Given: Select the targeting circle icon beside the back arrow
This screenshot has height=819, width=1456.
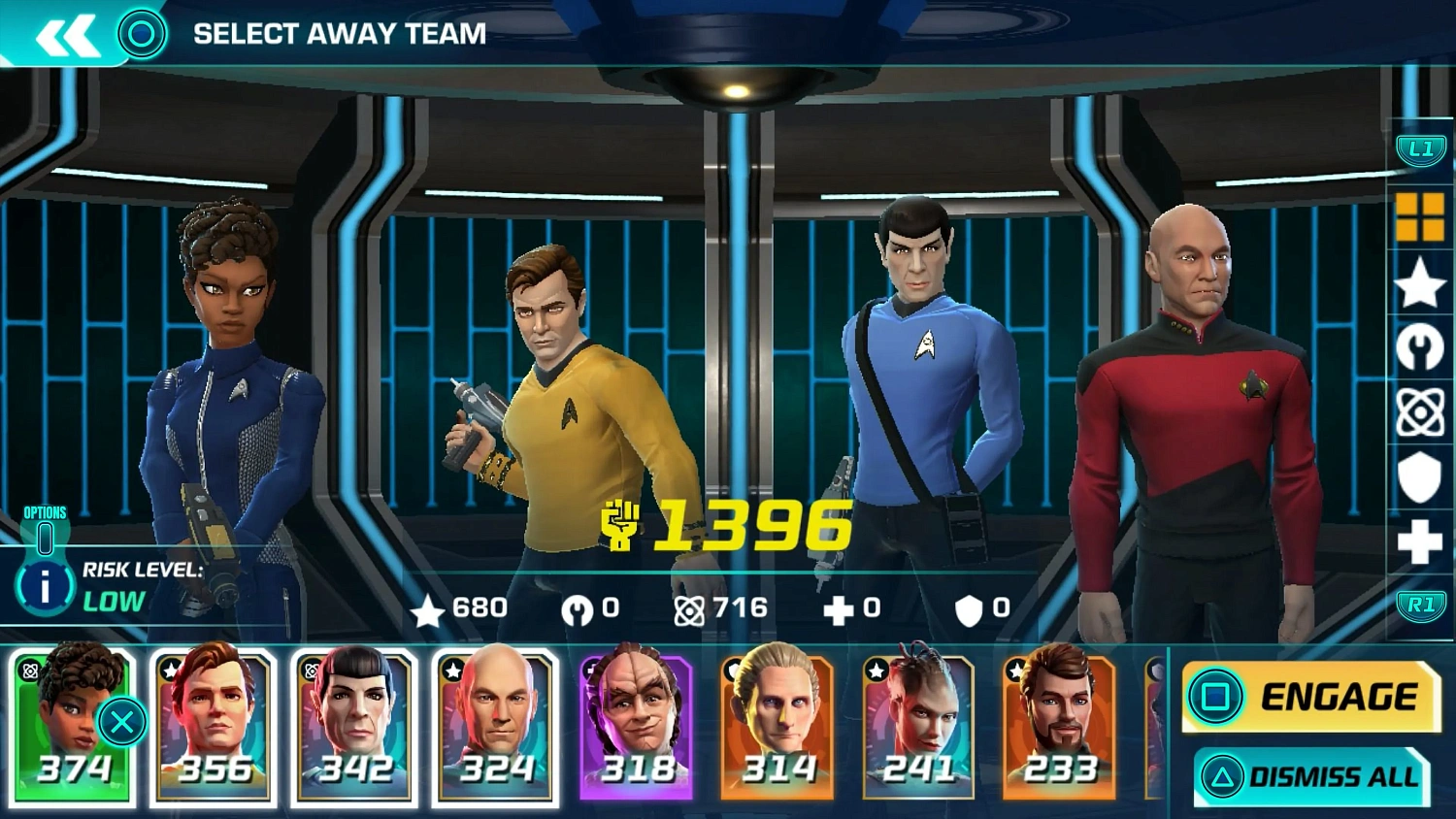Looking at the screenshot, I should [x=144, y=32].
